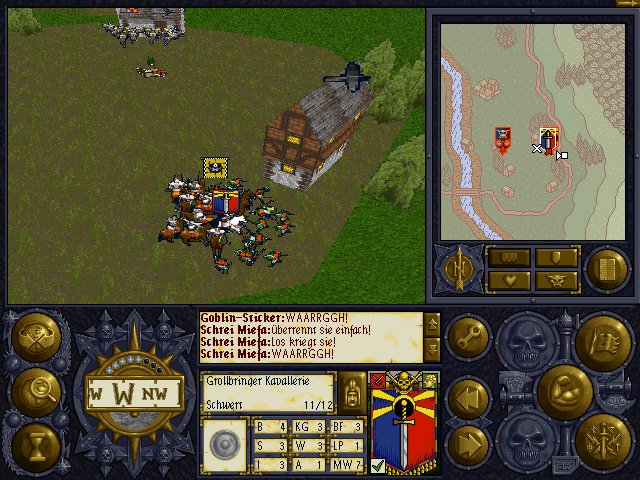This screenshot has height=480, width=640.
Task: Click the north compass arrow under minimap
Action: pos(459,268)
